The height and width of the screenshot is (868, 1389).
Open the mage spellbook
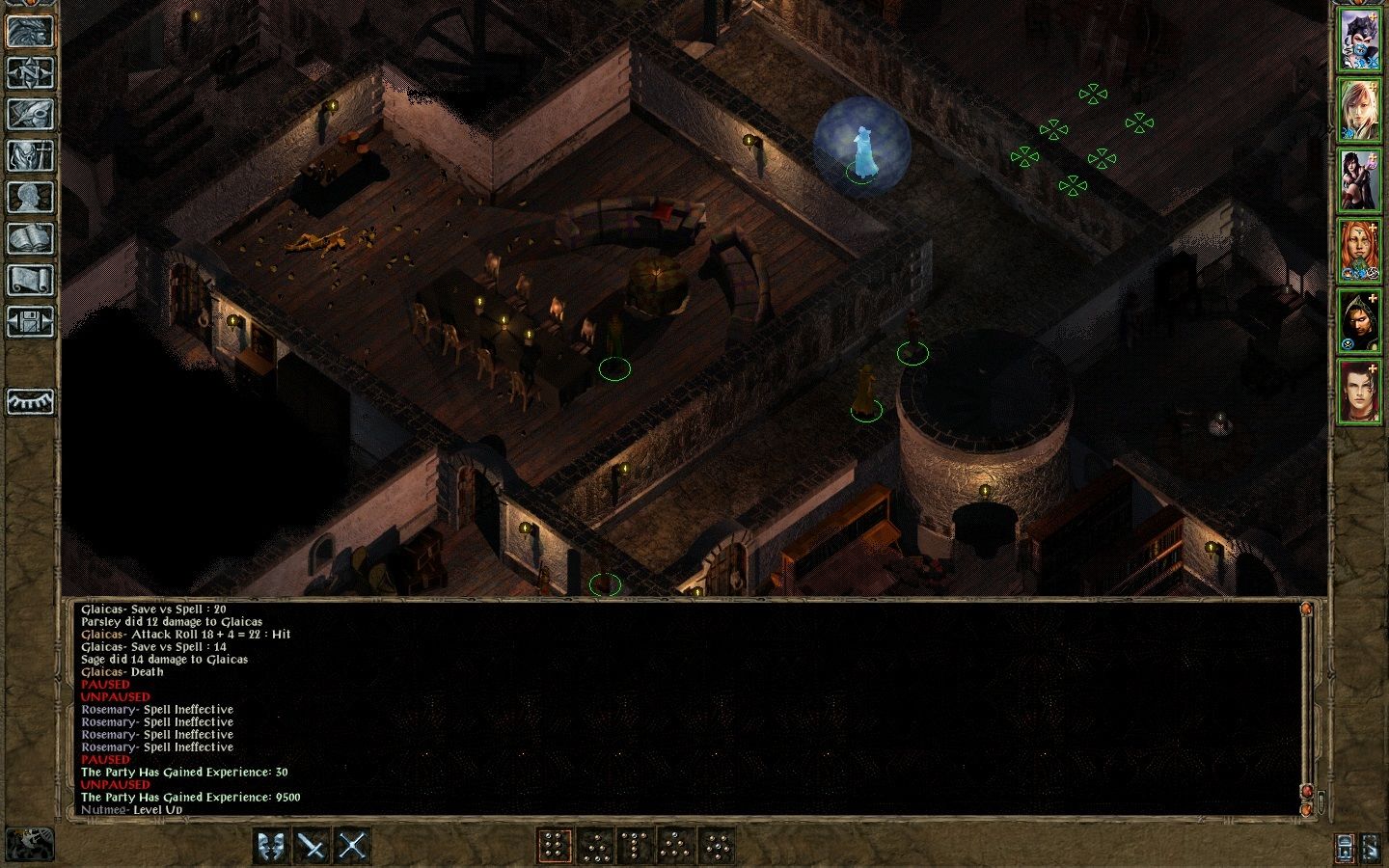coord(30,238)
